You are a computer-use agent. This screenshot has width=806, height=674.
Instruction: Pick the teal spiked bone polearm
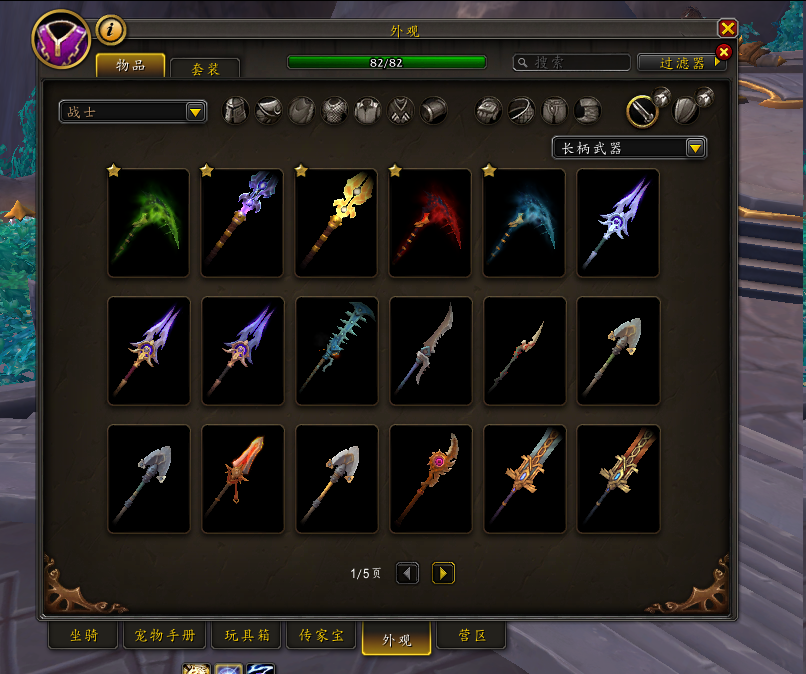point(336,351)
